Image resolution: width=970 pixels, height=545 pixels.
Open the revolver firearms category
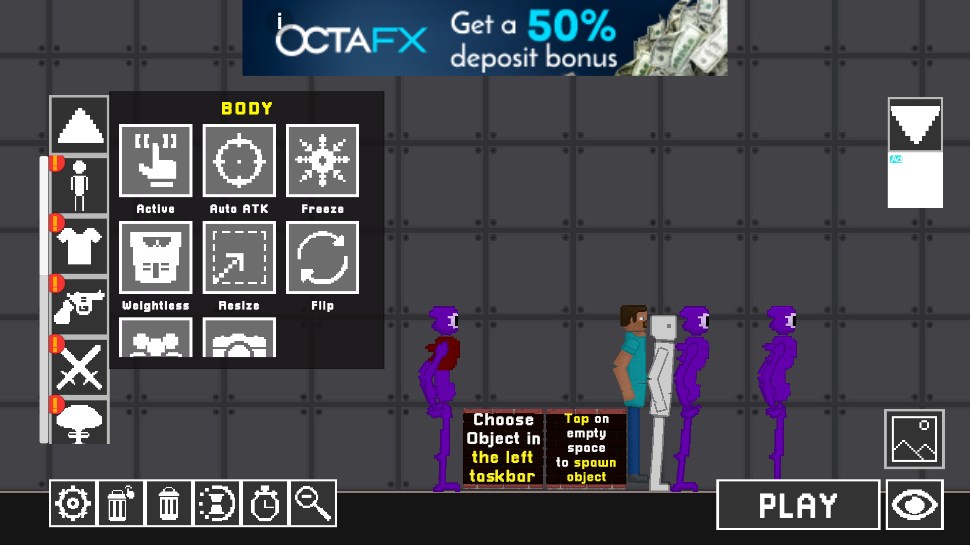80,305
